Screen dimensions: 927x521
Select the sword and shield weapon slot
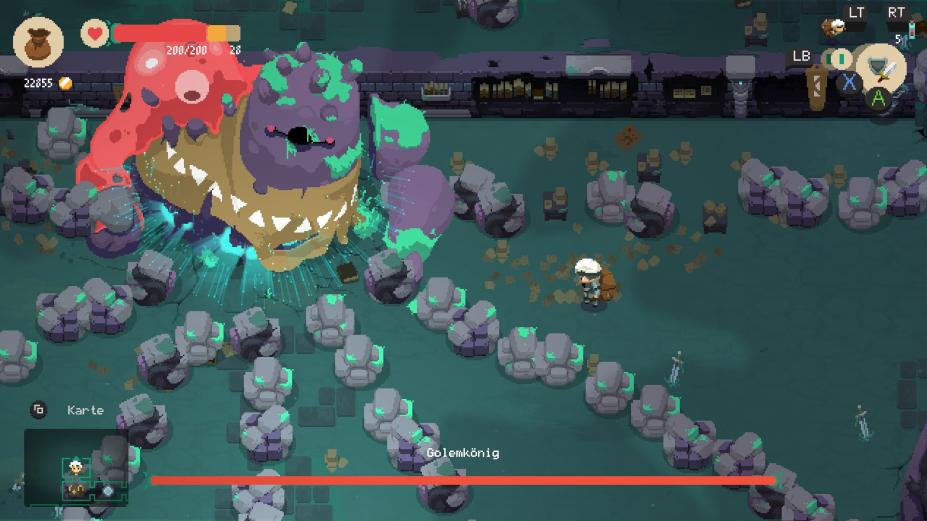pyautogui.click(x=880, y=66)
